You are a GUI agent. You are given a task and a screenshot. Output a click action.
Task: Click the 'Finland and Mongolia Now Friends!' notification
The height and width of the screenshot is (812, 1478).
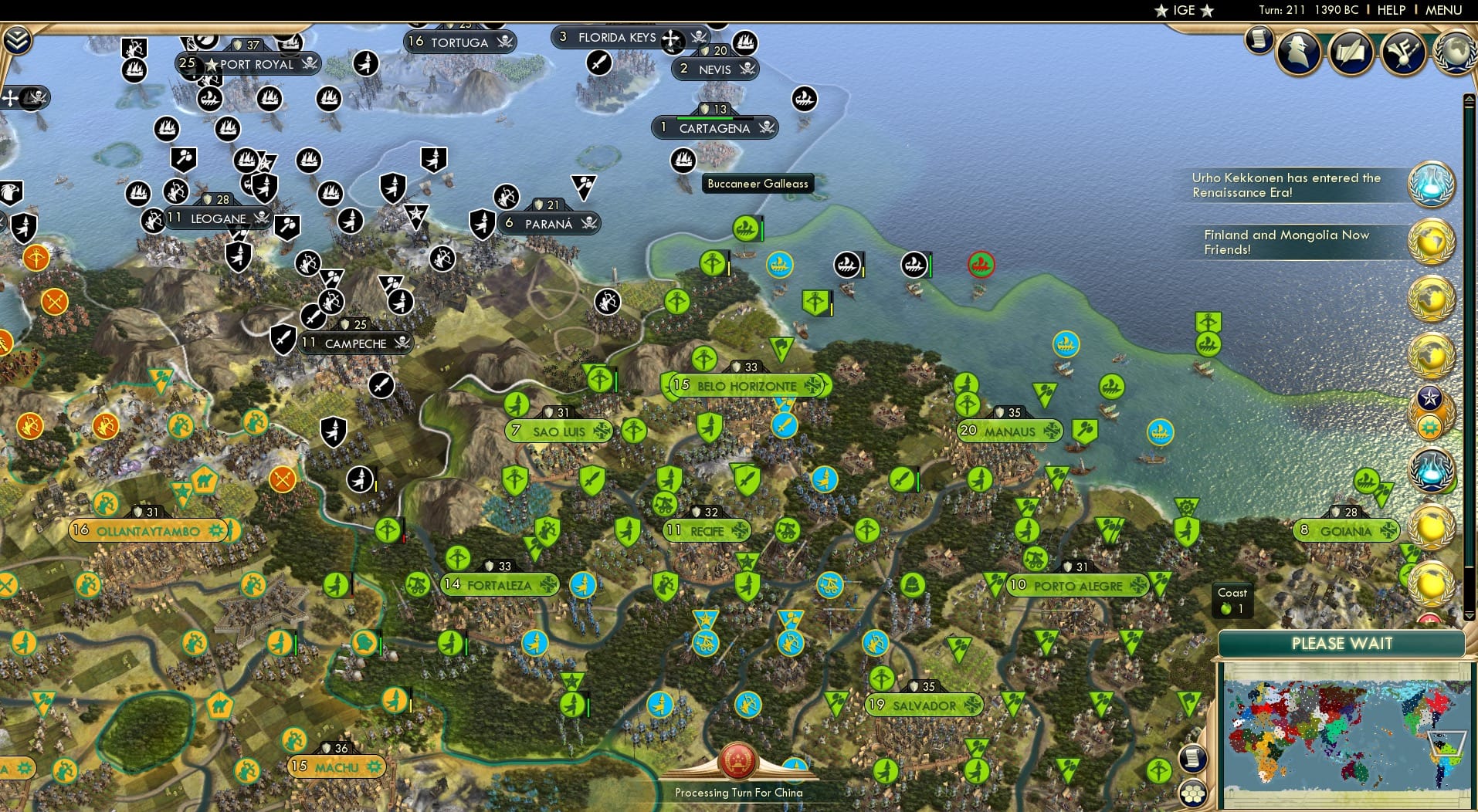tap(1286, 242)
